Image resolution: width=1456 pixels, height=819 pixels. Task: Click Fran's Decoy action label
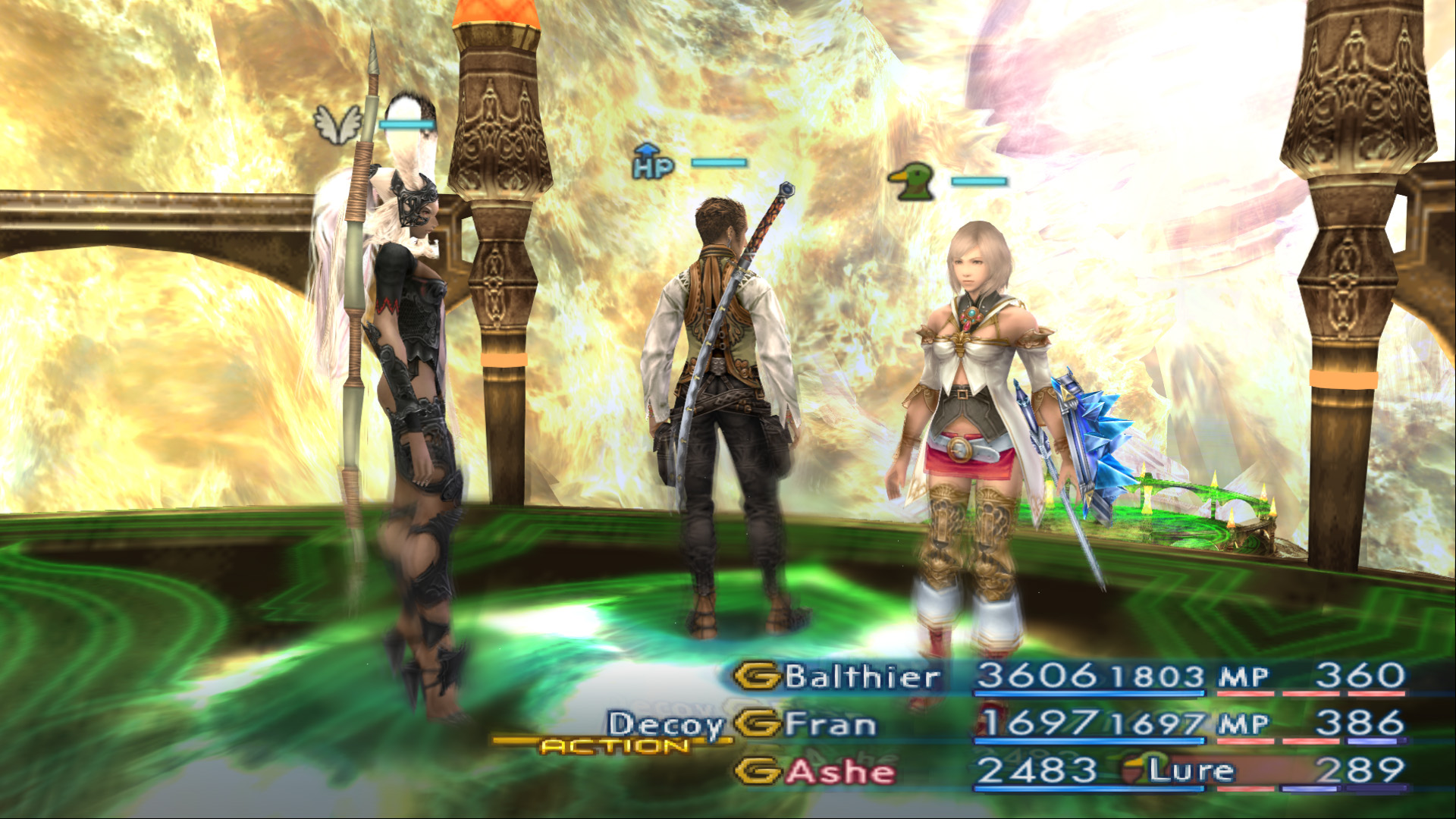tap(666, 725)
